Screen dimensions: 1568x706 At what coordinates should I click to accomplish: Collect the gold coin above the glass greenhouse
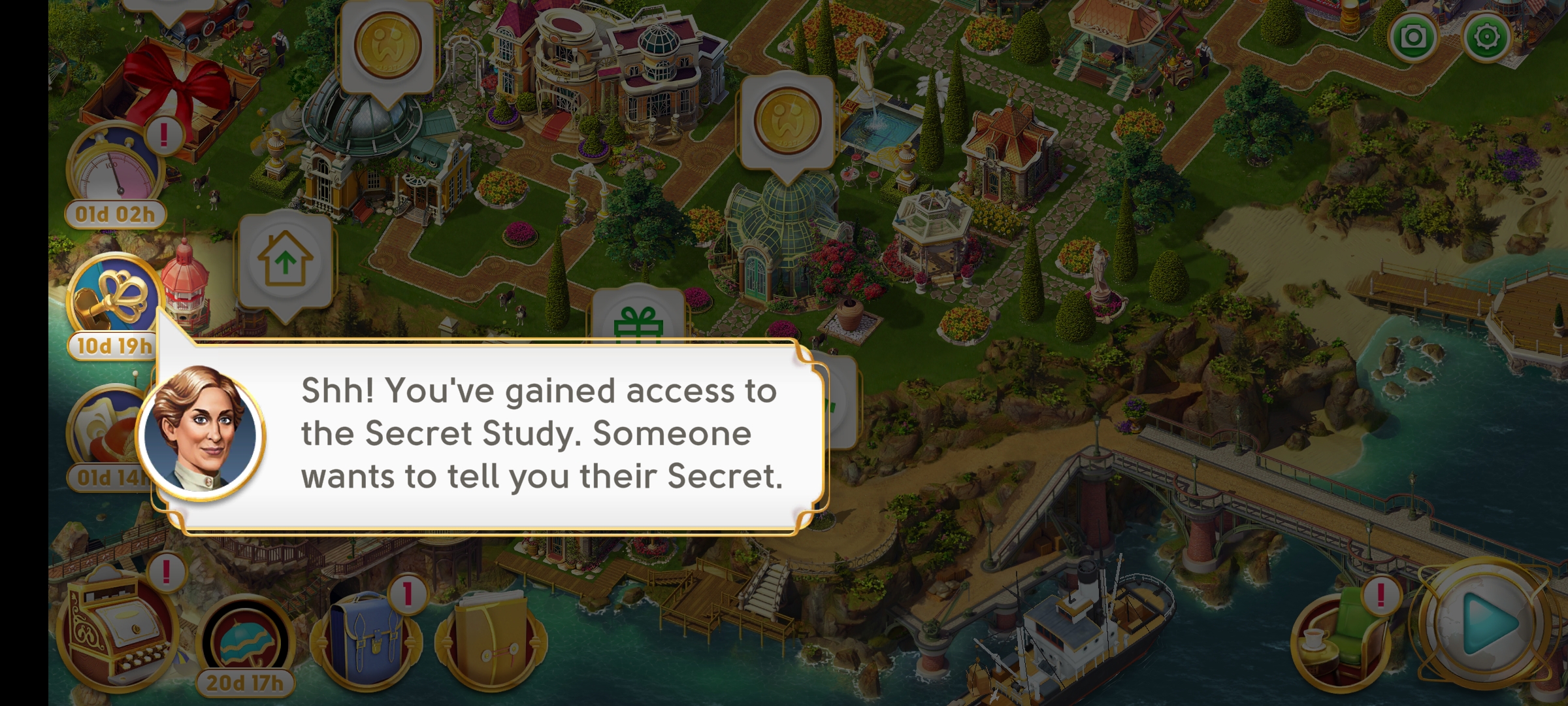(x=787, y=122)
